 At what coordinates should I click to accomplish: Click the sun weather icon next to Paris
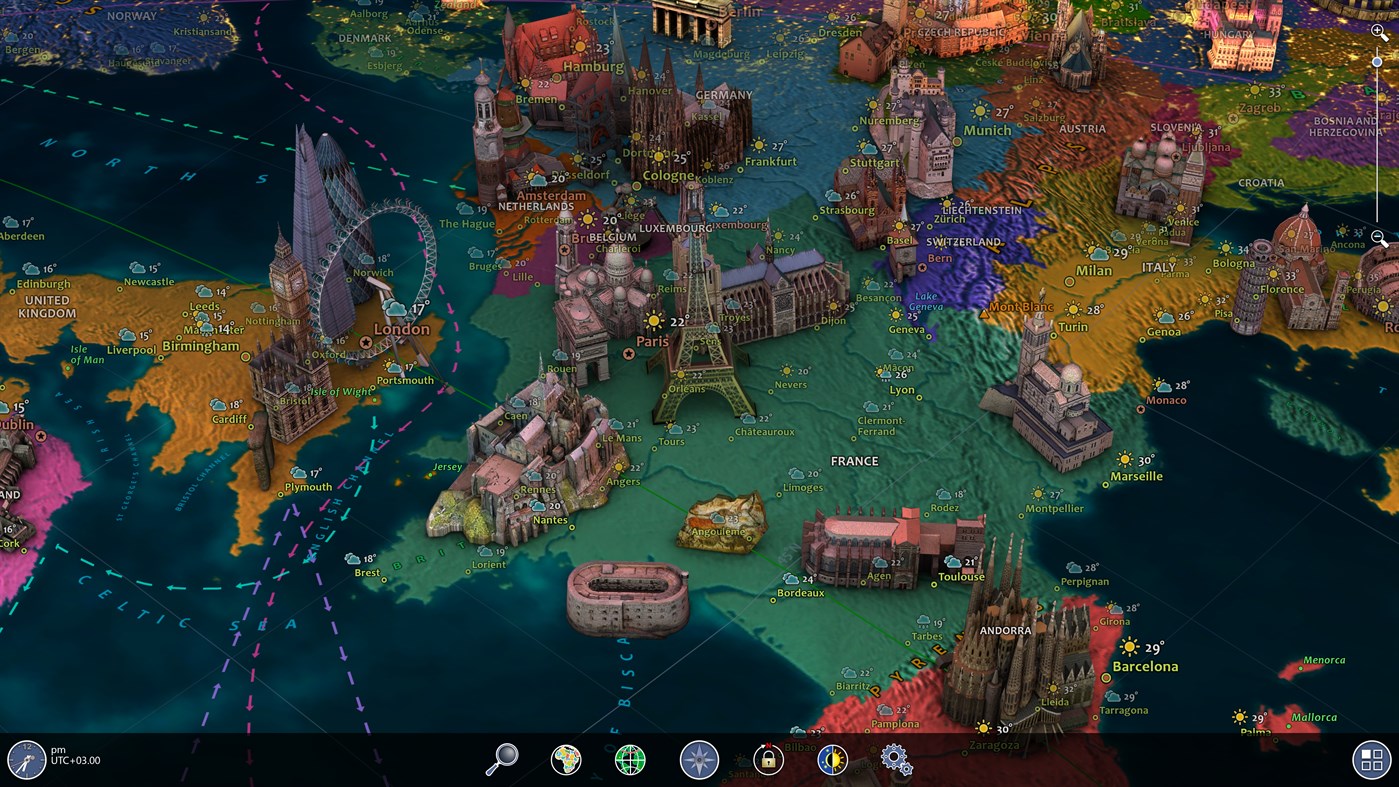655,322
